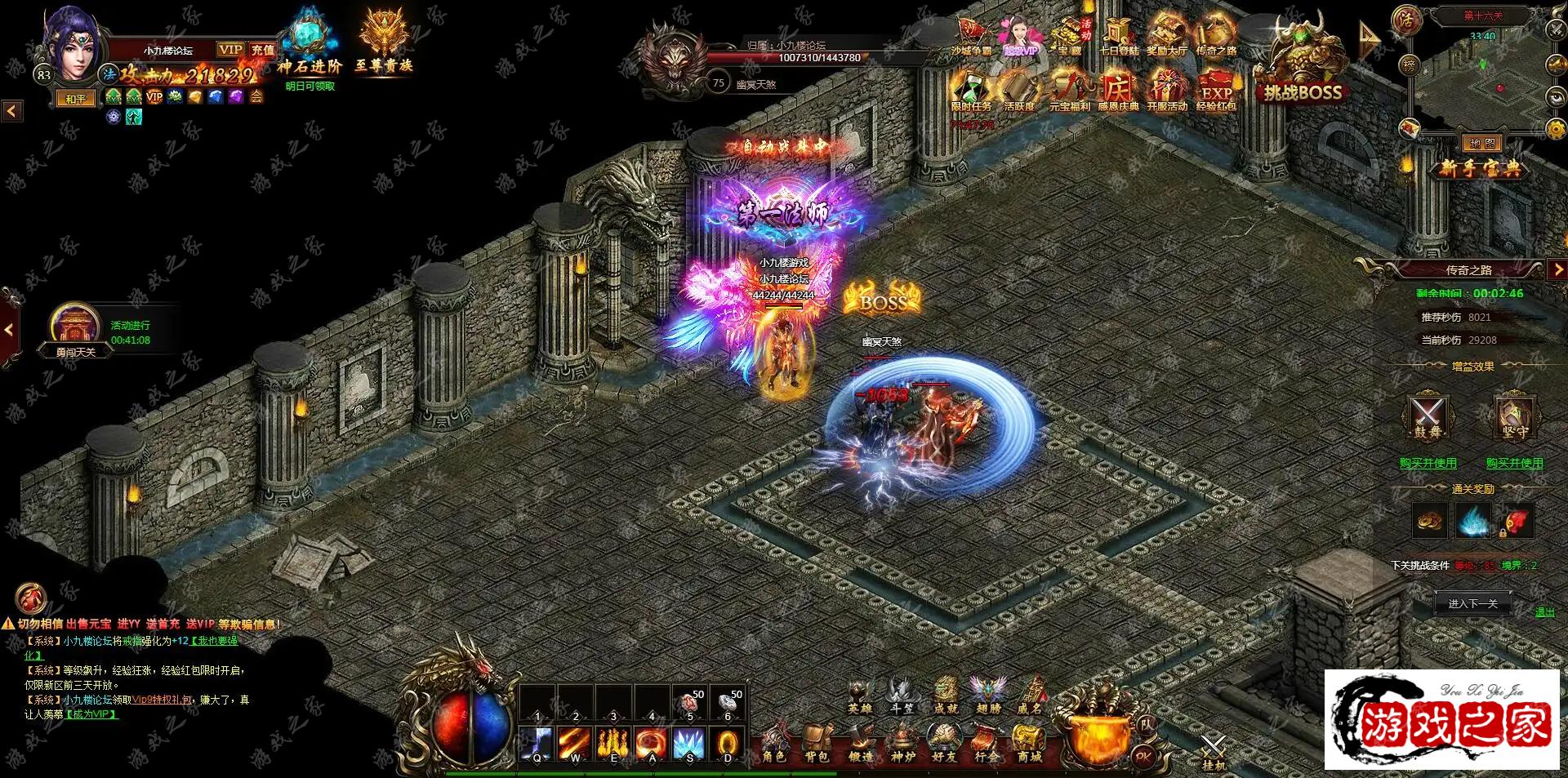Click the 成为VIP link in chat
The image size is (1568, 778).
click(x=91, y=714)
